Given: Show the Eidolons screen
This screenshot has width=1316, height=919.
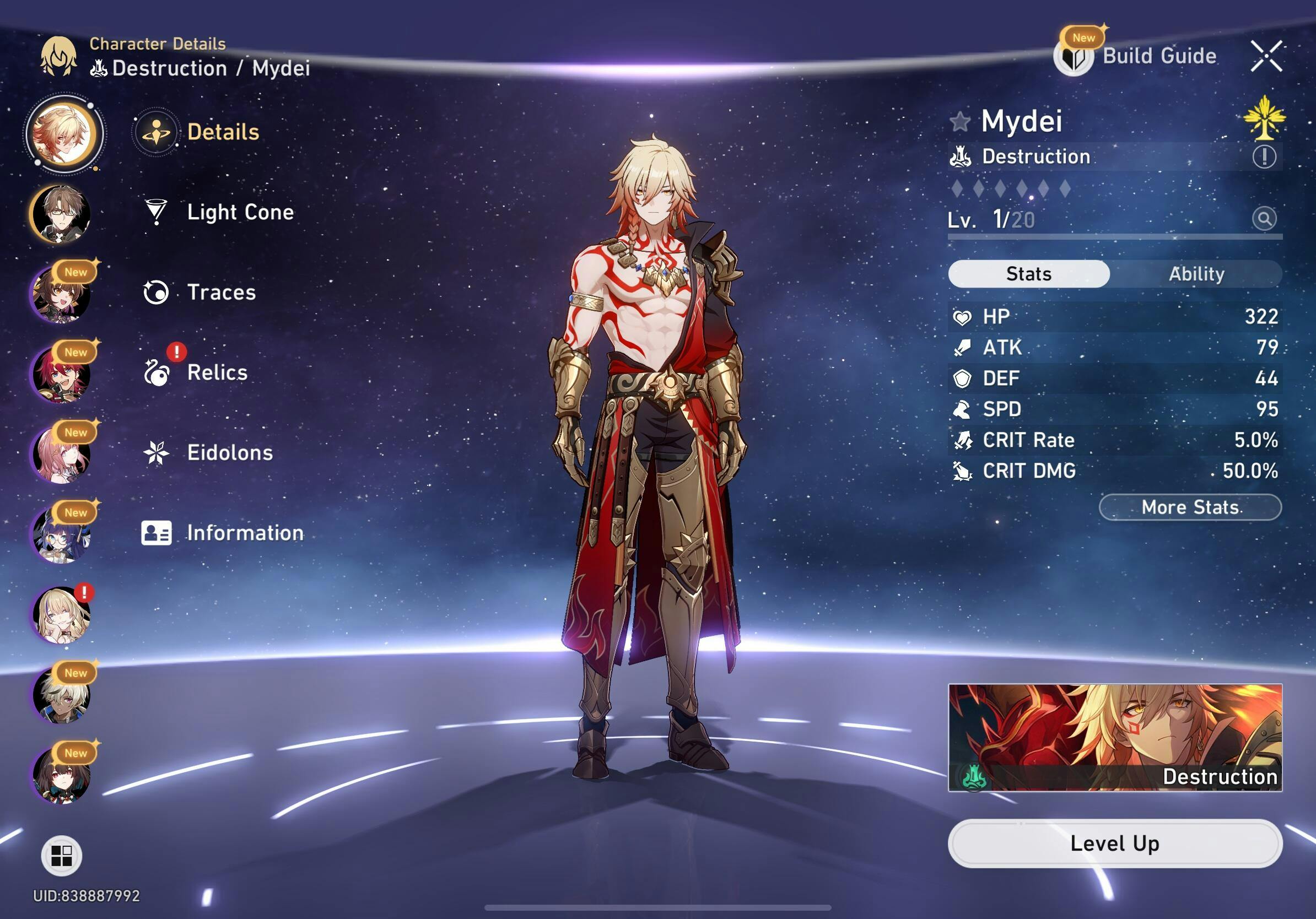Looking at the screenshot, I should click(229, 453).
